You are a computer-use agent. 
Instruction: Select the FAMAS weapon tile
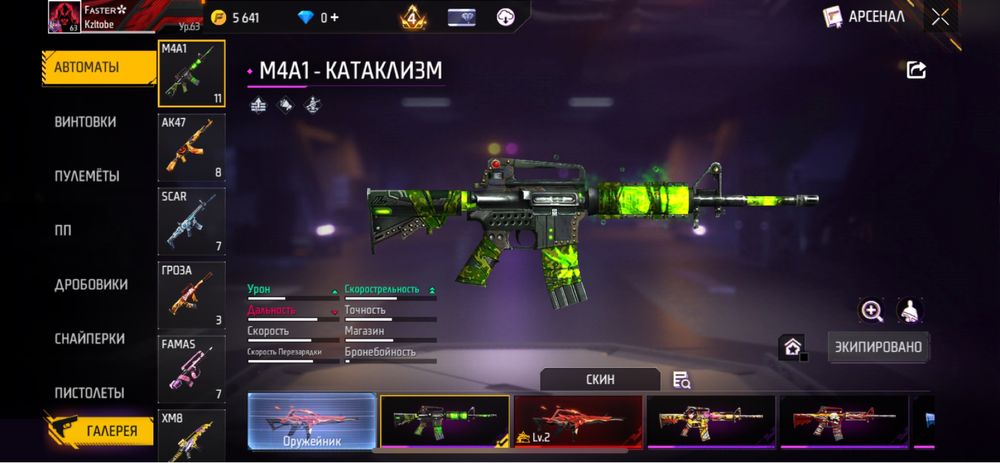191,369
